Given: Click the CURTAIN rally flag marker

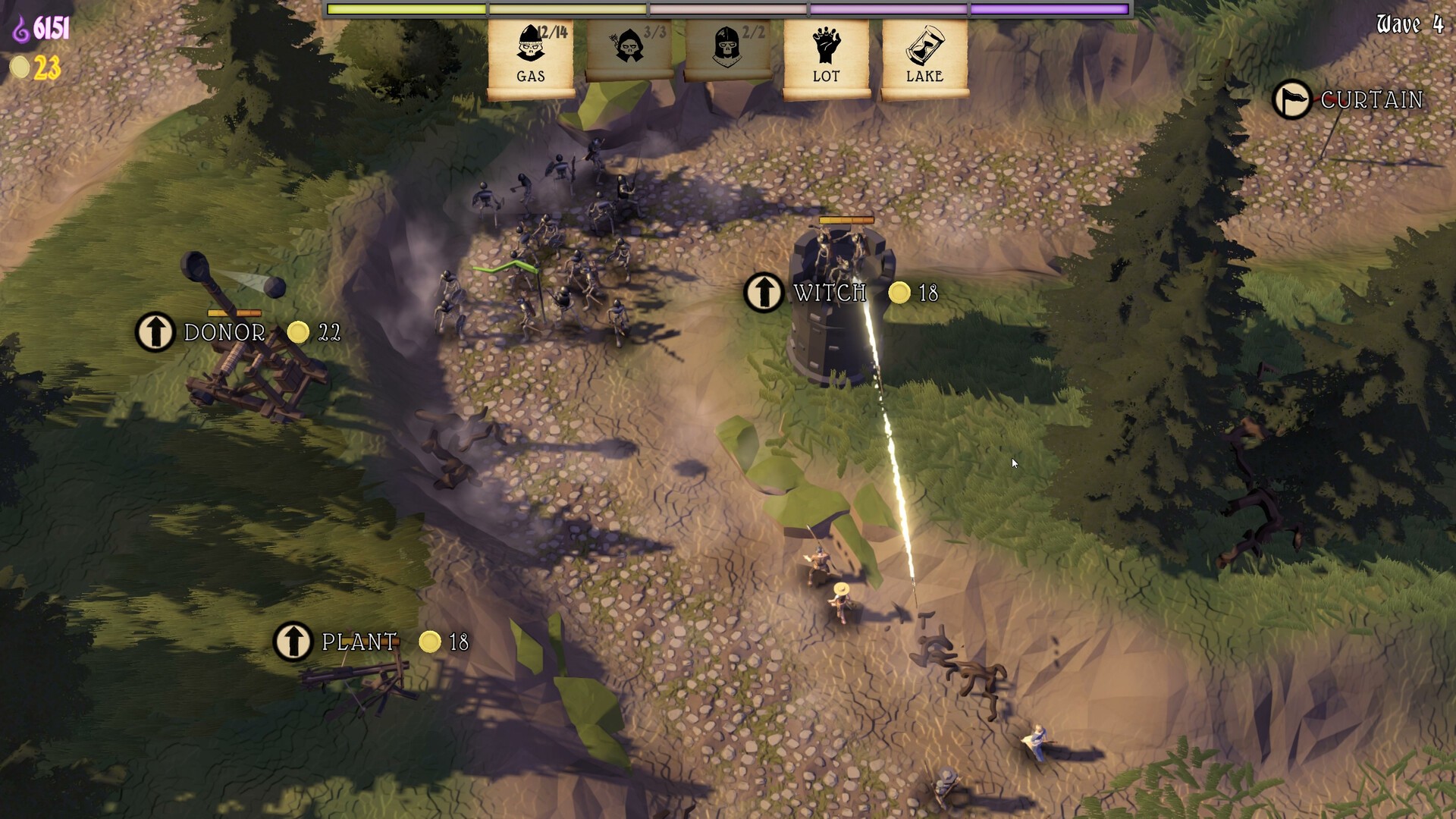Looking at the screenshot, I should point(1291,99).
